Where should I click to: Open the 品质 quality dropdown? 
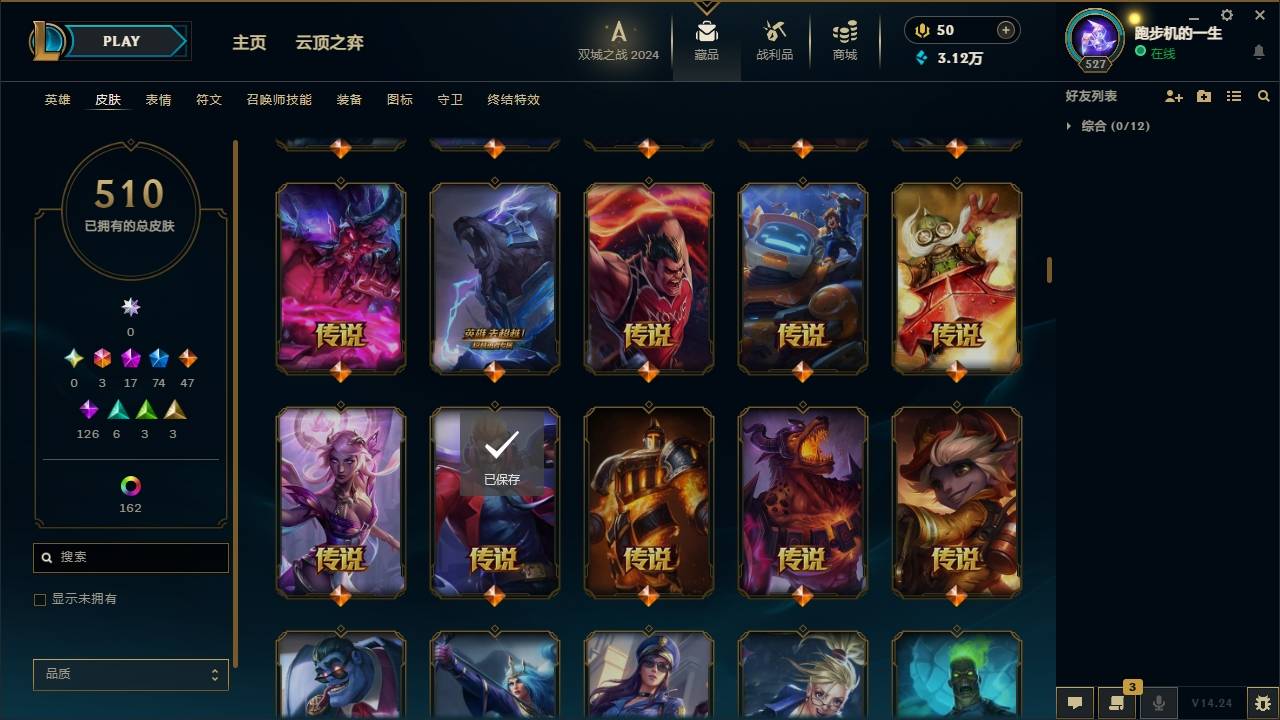pos(130,674)
